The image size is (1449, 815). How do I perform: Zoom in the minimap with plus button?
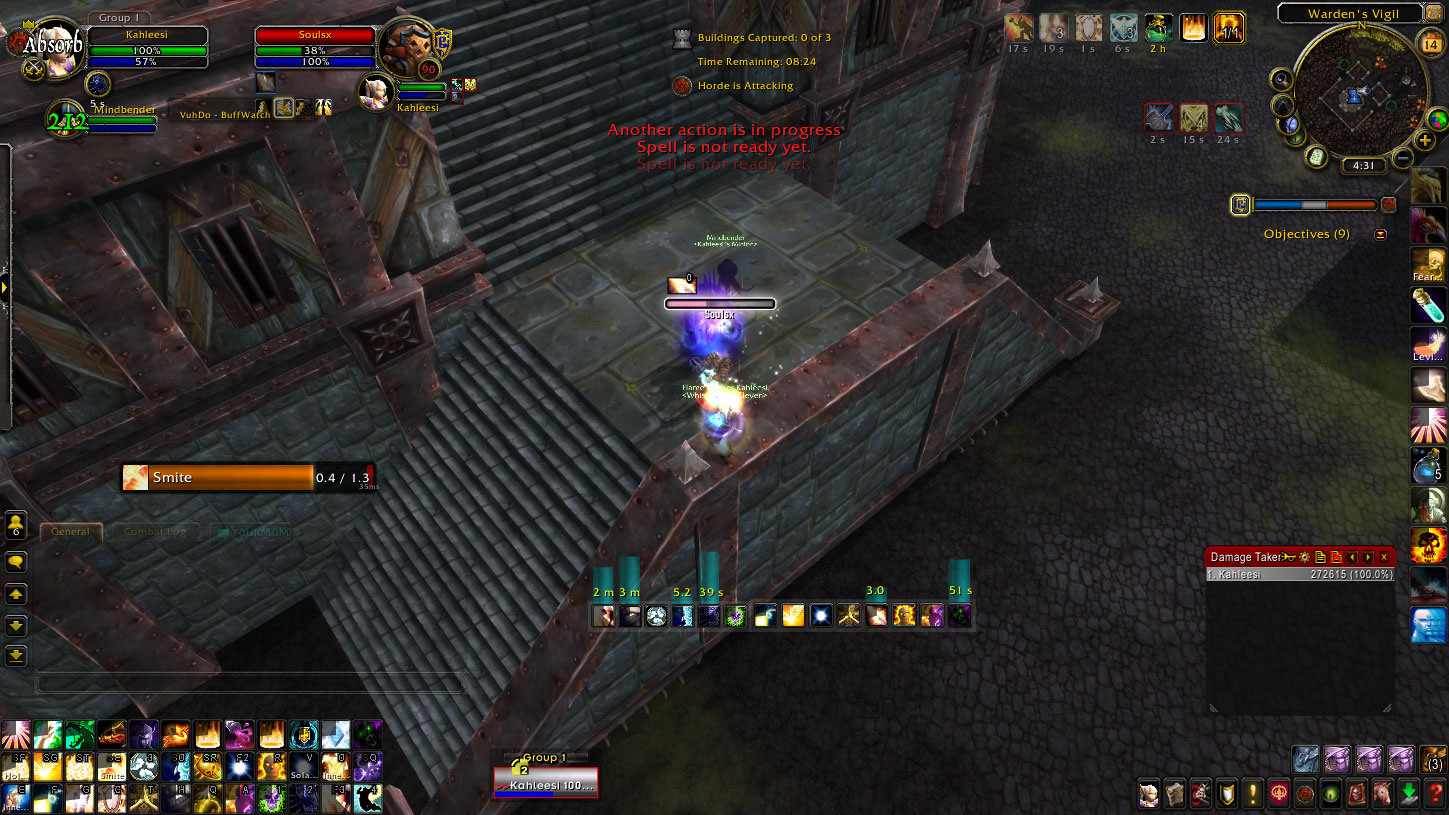(x=1426, y=140)
